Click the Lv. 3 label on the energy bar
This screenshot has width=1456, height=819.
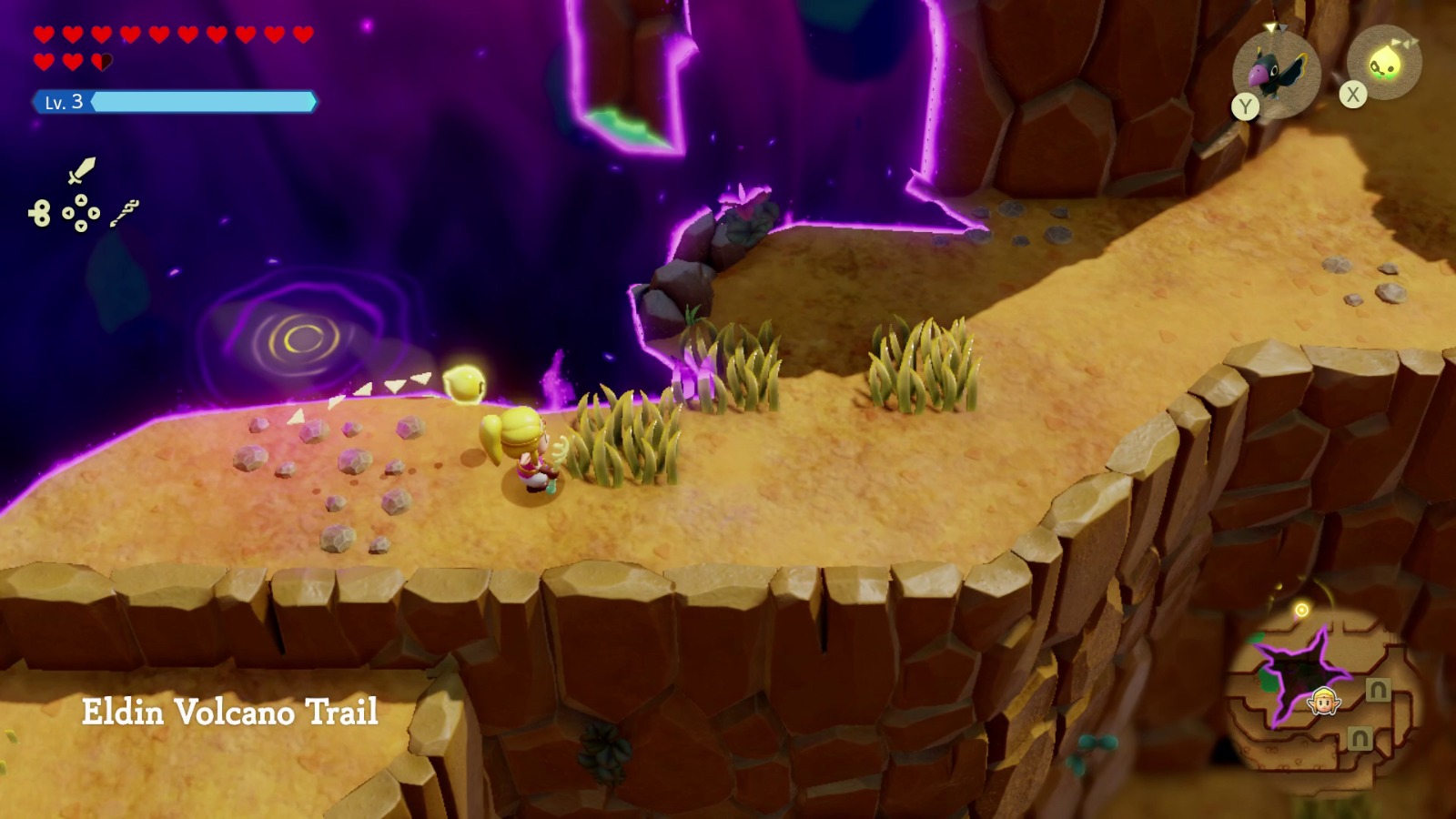[x=63, y=101]
